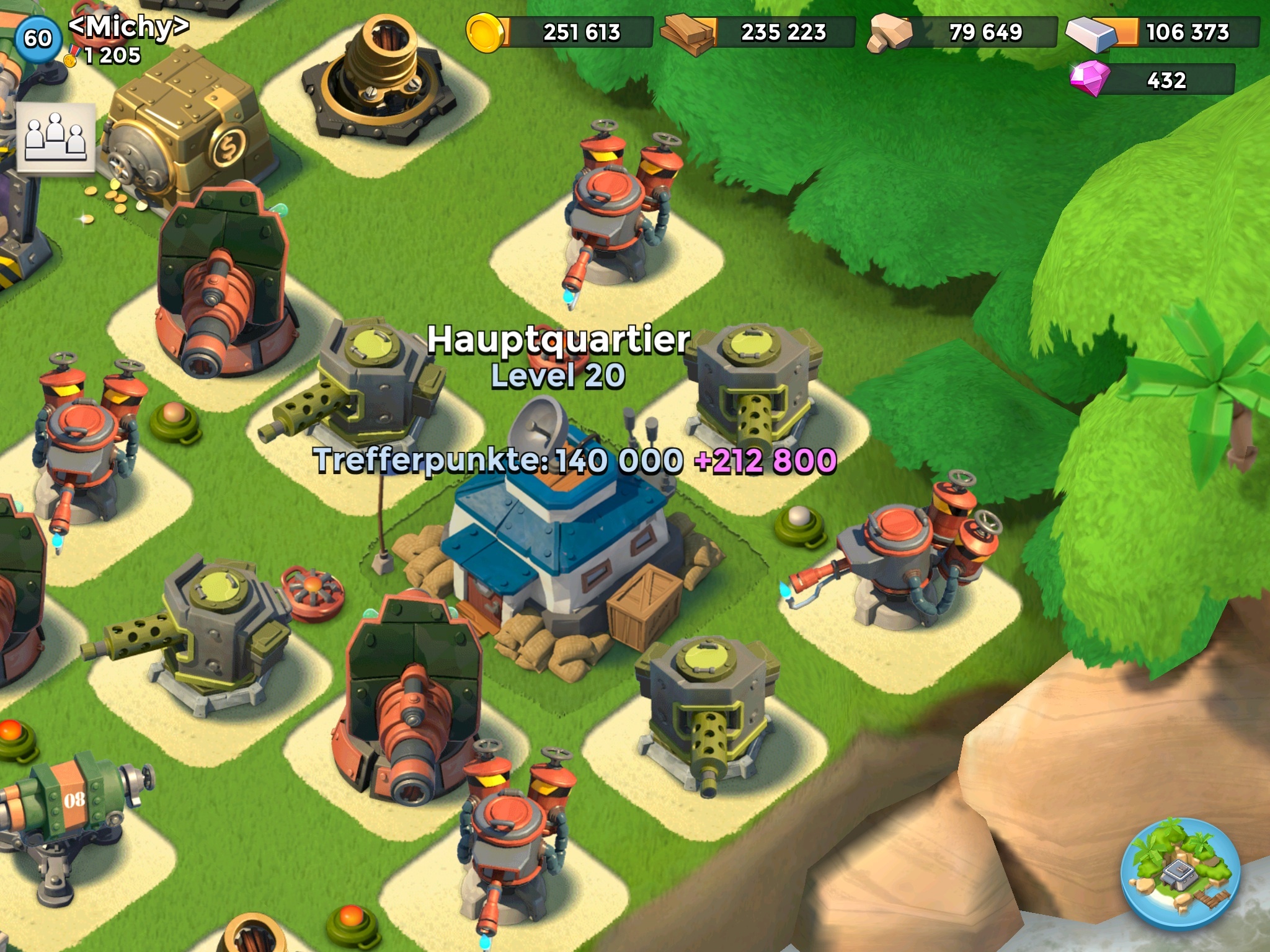Select the iron bar resource counter
Viewport: 1270px width, 952px height.
click(1163, 32)
